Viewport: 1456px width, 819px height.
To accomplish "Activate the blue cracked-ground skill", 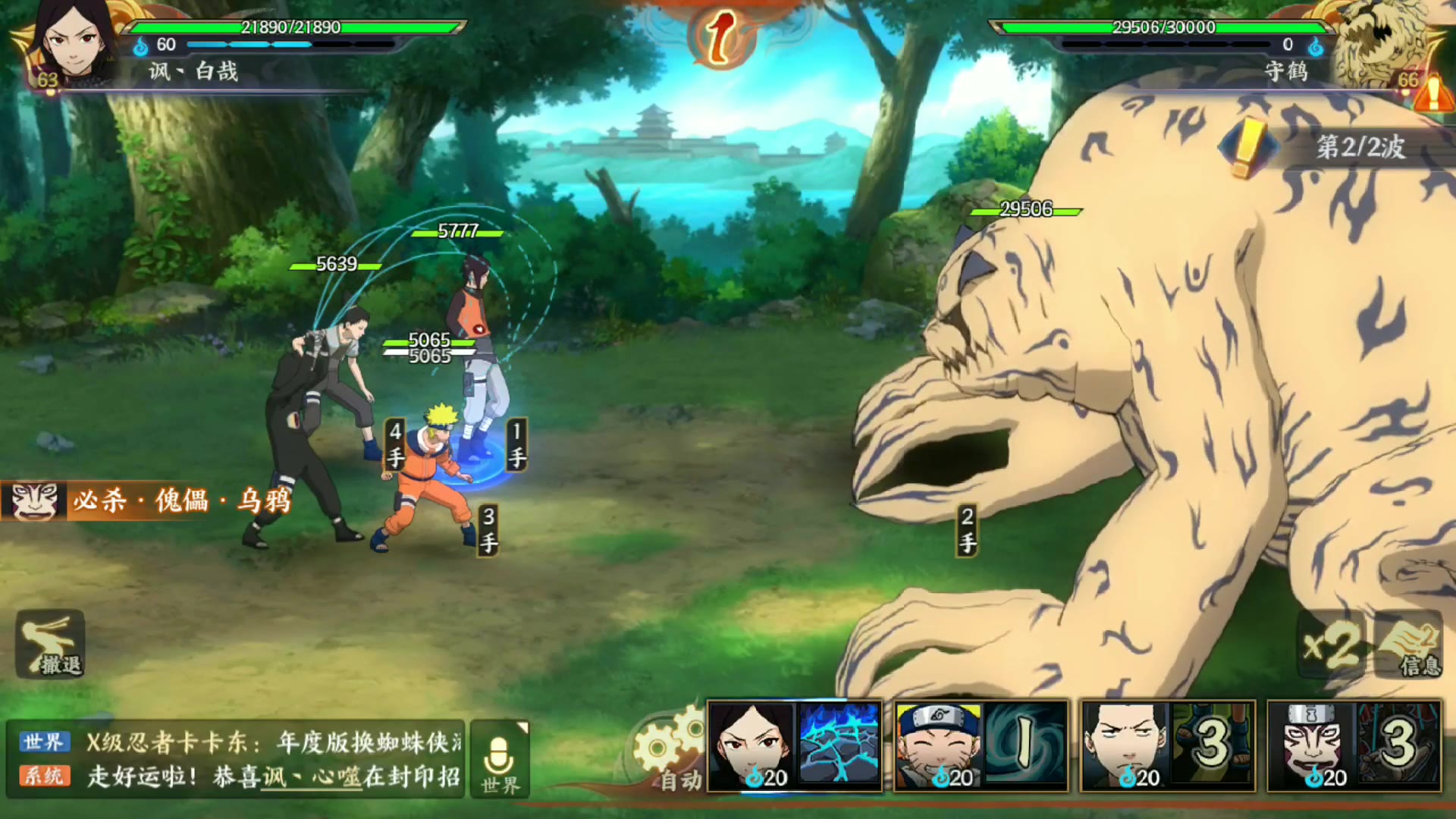I will click(839, 745).
